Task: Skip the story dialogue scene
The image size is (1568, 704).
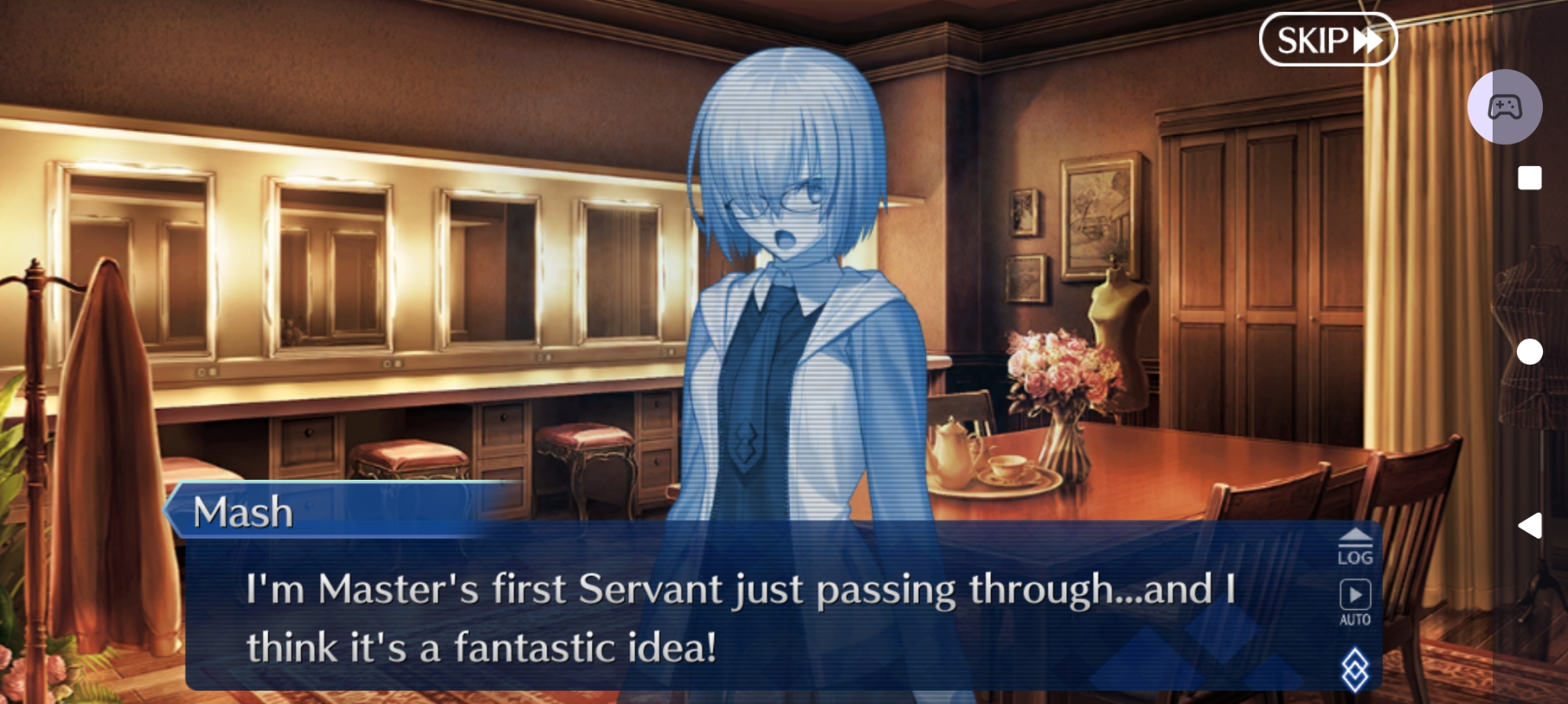Action: point(1327,40)
